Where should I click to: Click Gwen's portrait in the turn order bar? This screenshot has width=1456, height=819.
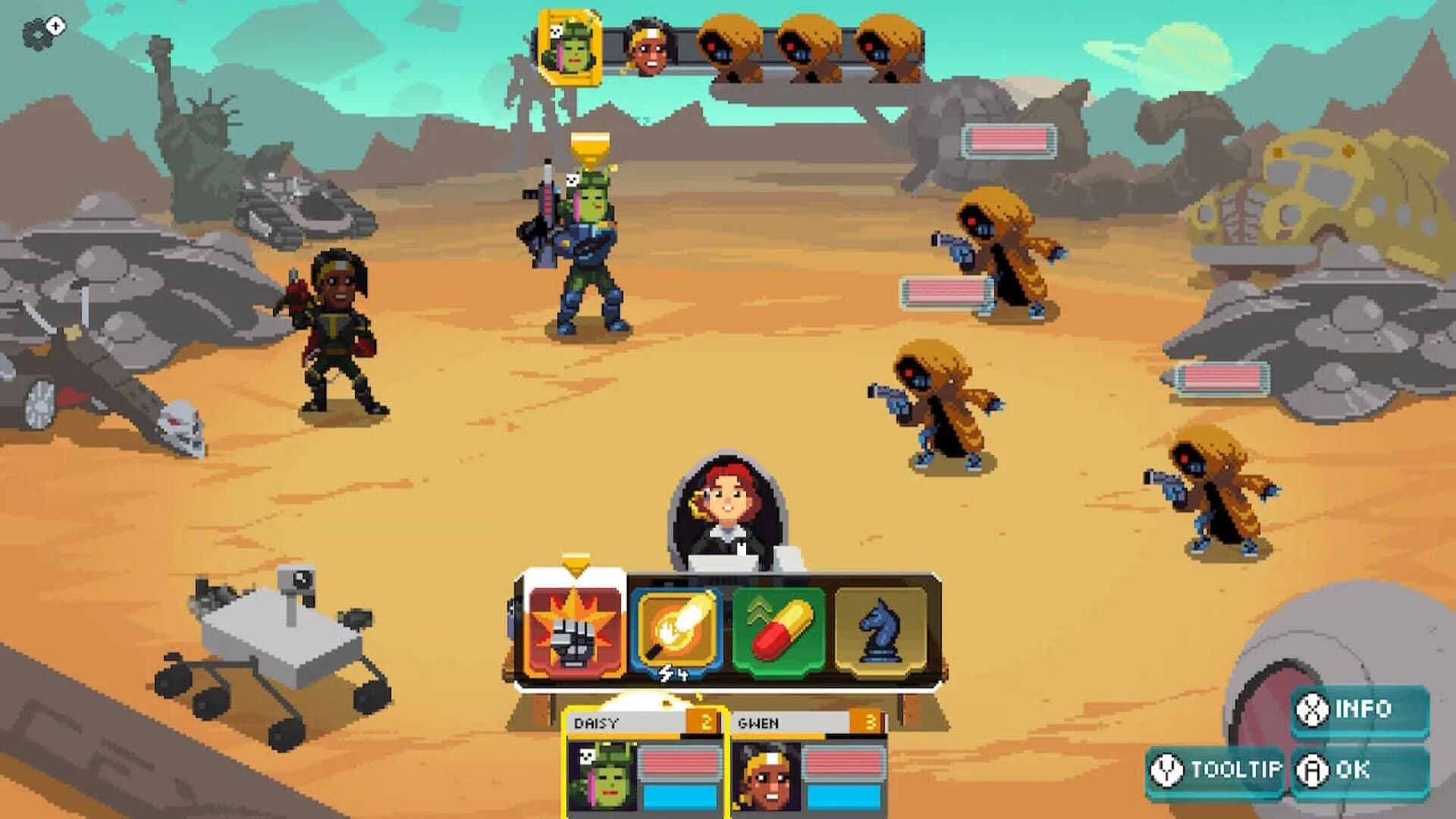click(651, 47)
